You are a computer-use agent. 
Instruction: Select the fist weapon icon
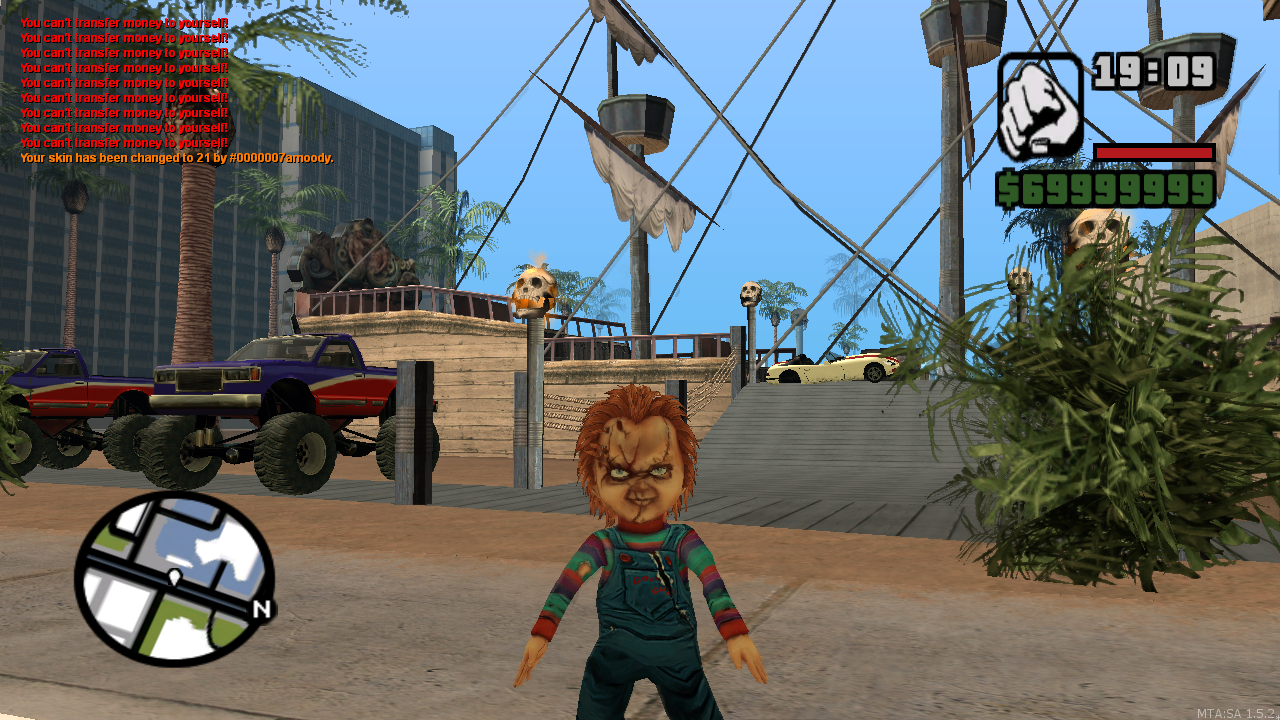(x=1040, y=106)
